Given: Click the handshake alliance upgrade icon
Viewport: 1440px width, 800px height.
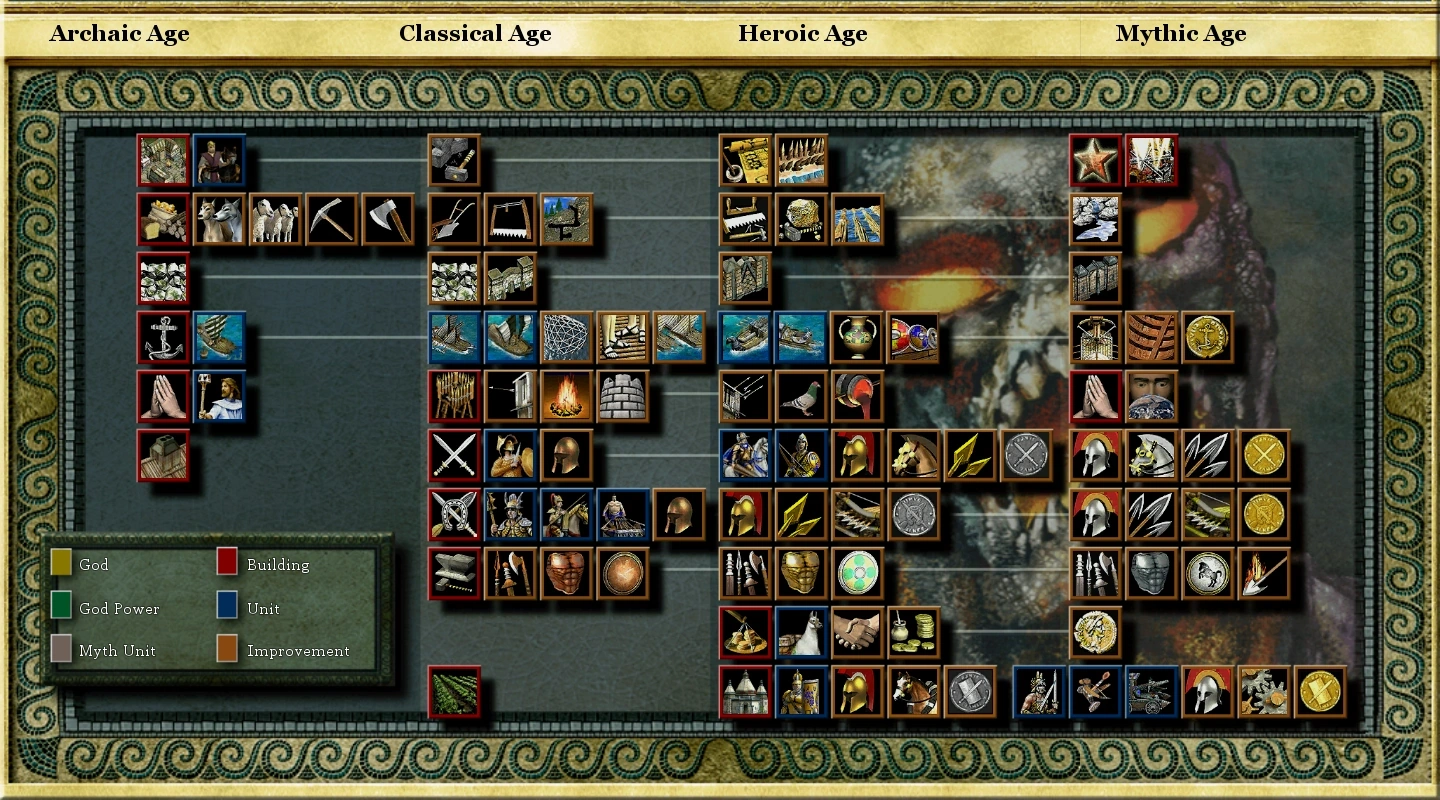Looking at the screenshot, I should click(x=857, y=633).
